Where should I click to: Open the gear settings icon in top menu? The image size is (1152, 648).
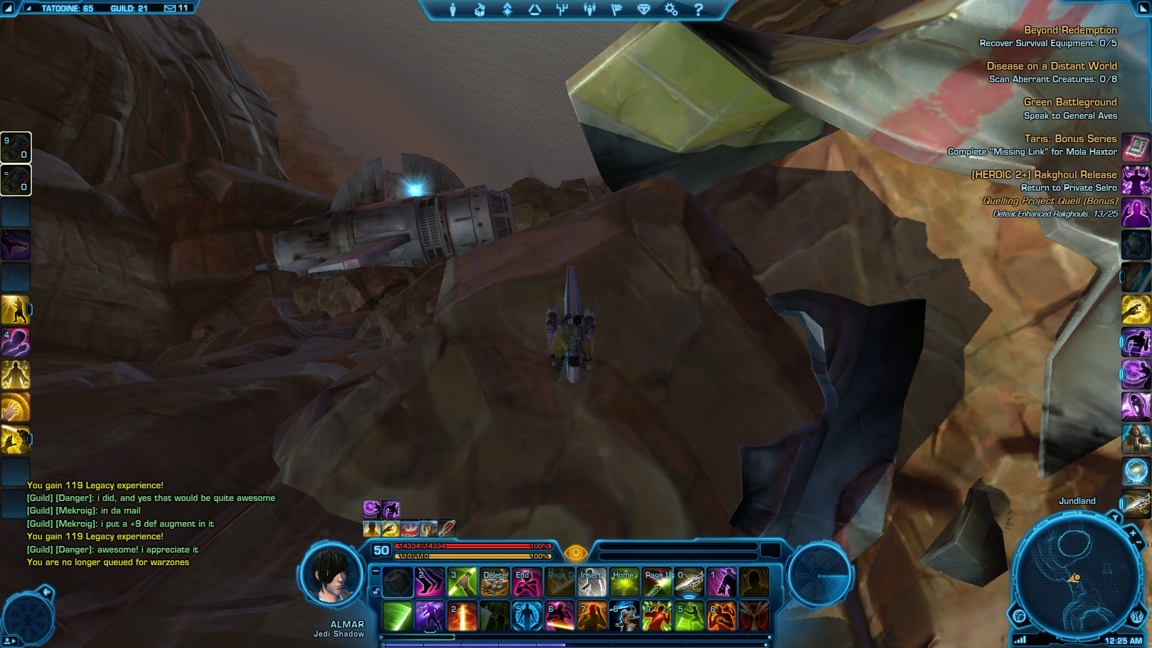tap(671, 10)
